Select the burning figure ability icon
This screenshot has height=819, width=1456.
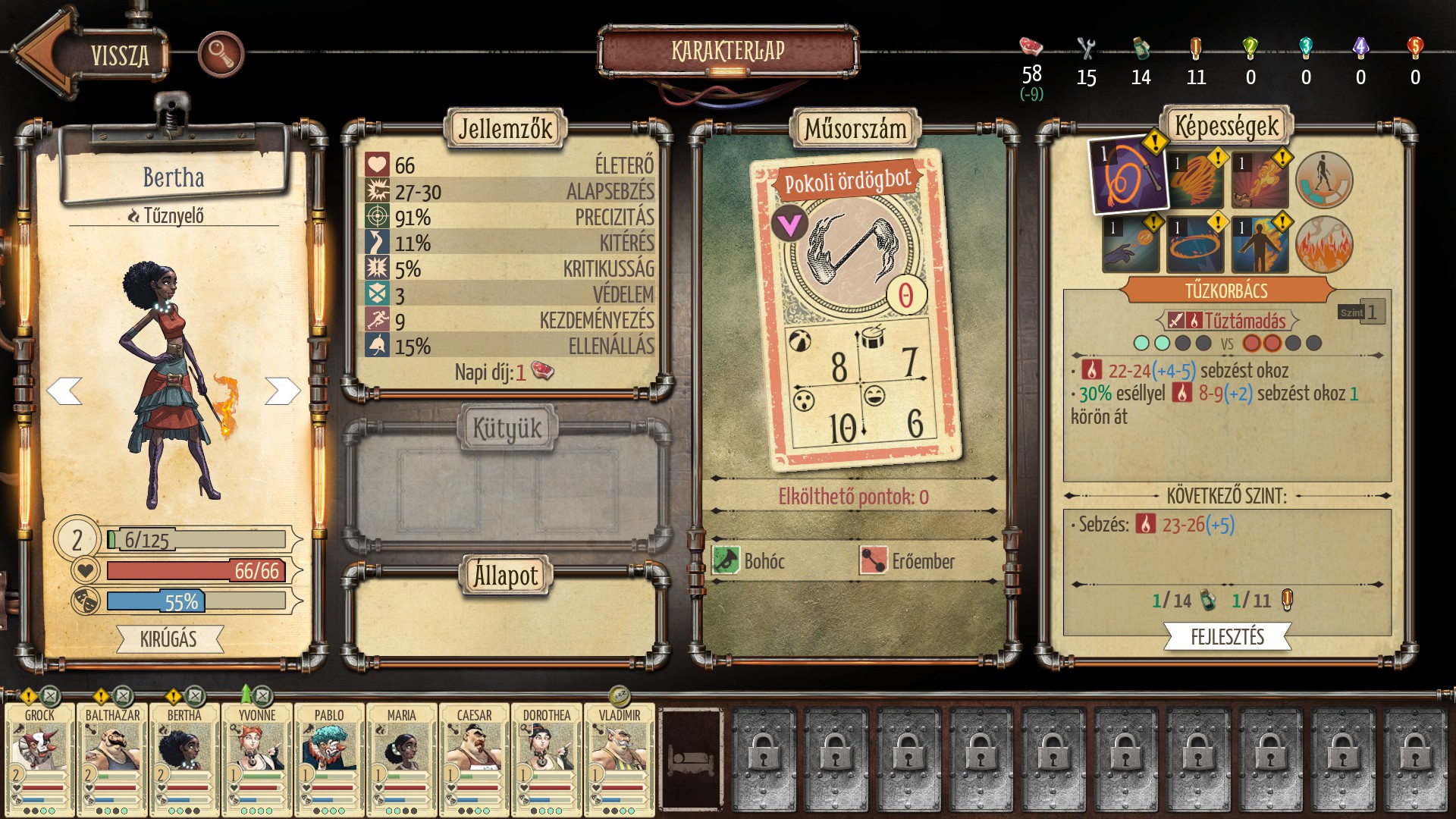1260,245
